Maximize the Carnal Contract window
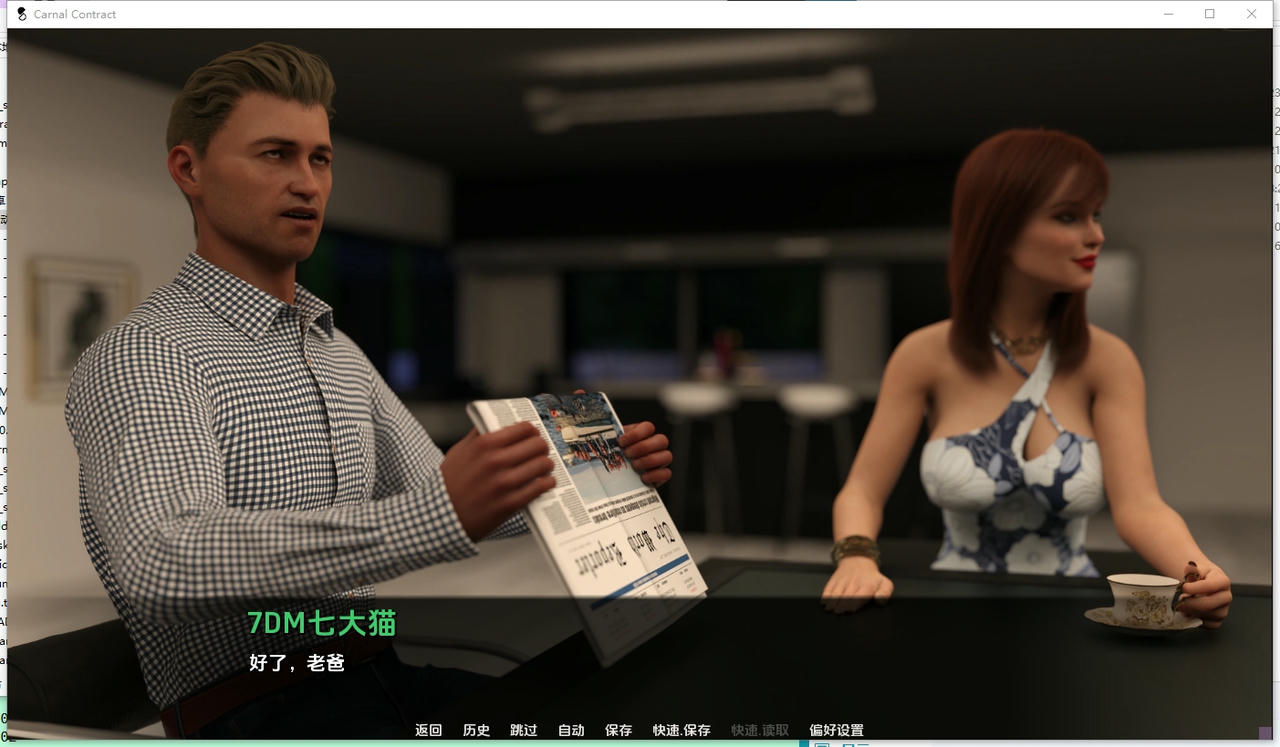1280x747 pixels. (x=1209, y=14)
